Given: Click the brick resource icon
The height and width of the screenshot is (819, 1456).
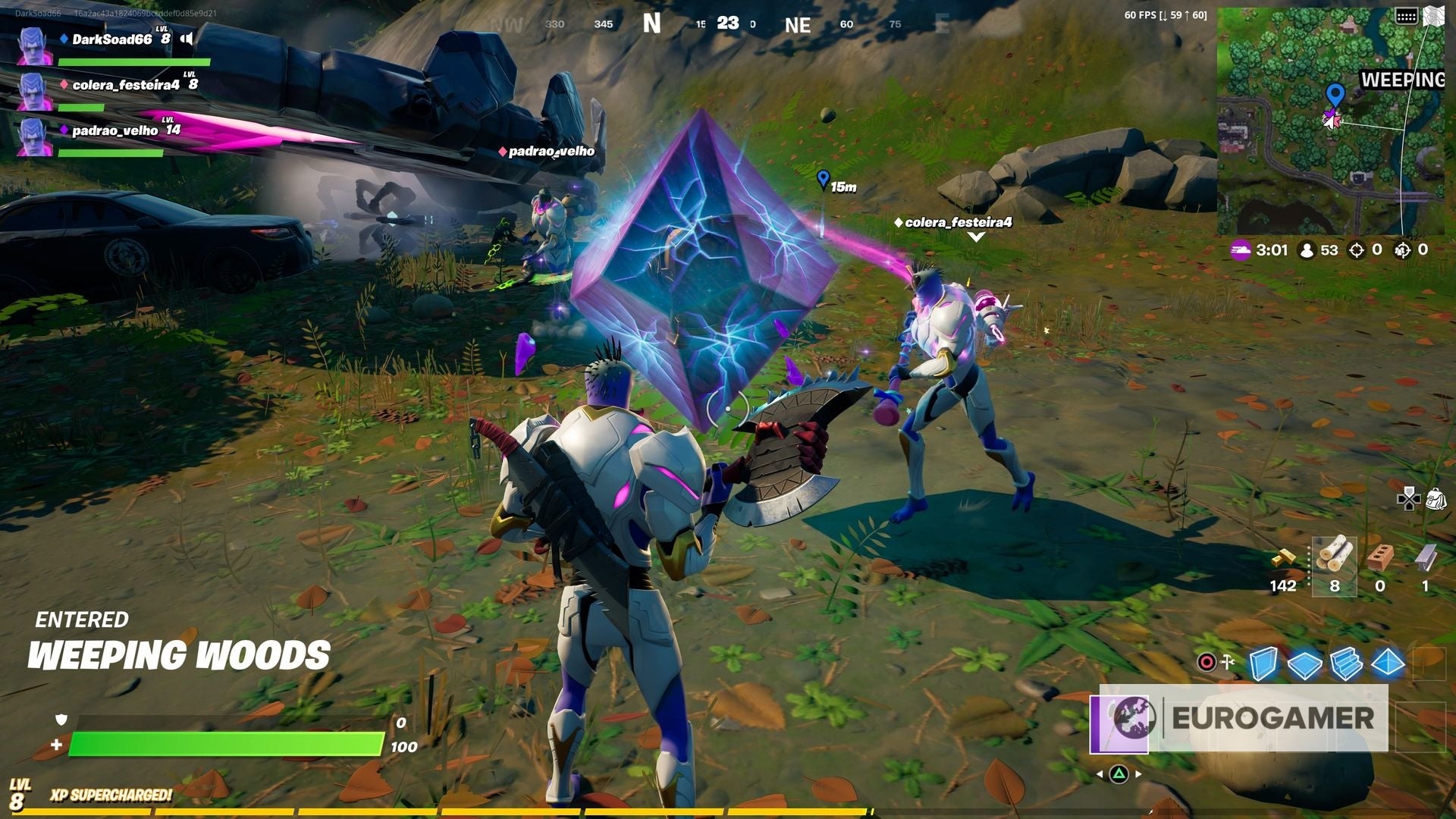Looking at the screenshot, I should point(1381,559).
